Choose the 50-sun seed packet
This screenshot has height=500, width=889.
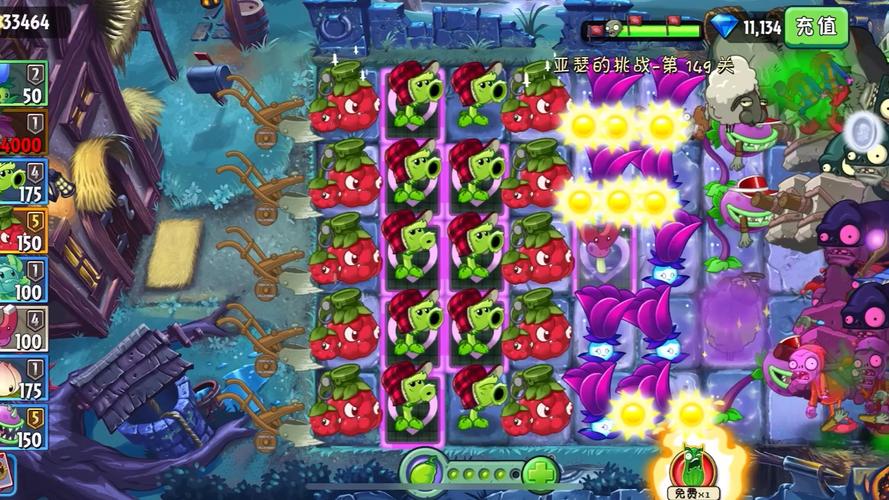tap(22, 84)
